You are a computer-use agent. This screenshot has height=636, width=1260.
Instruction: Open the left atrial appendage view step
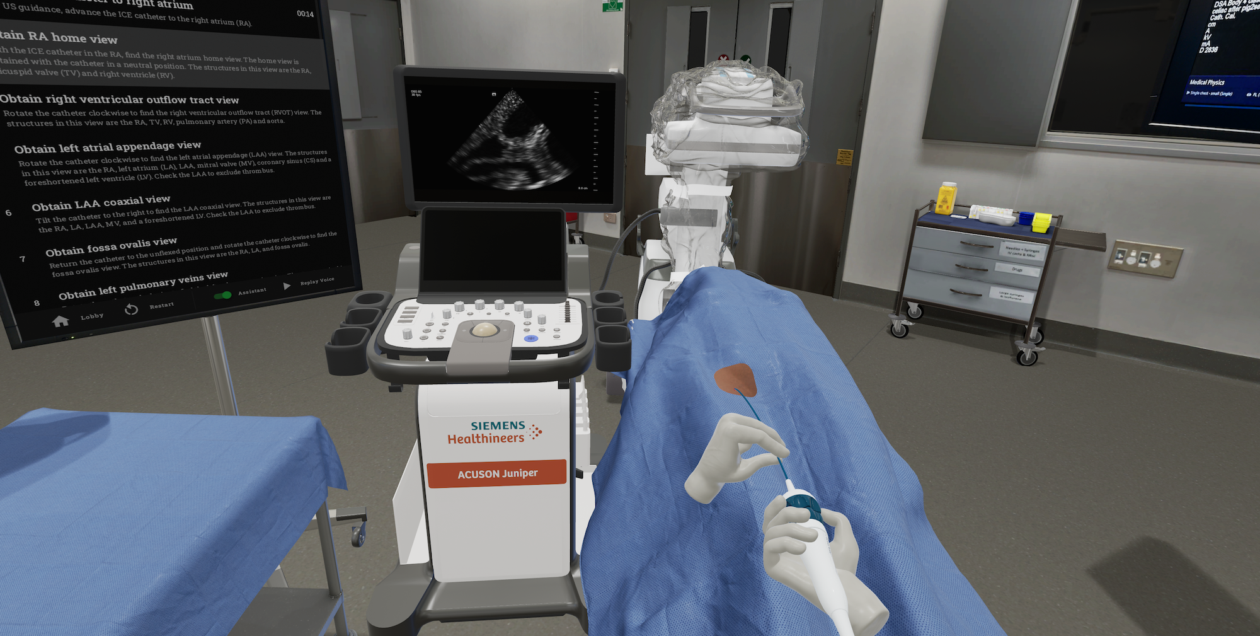122,147
